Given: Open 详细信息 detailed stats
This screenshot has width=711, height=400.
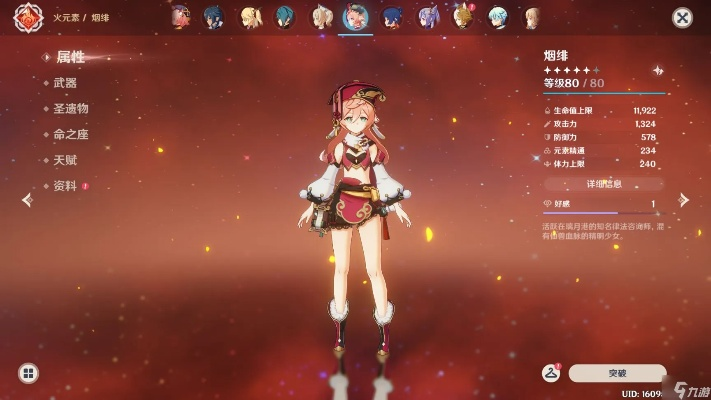Looking at the screenshot, I should click(604, 184).
